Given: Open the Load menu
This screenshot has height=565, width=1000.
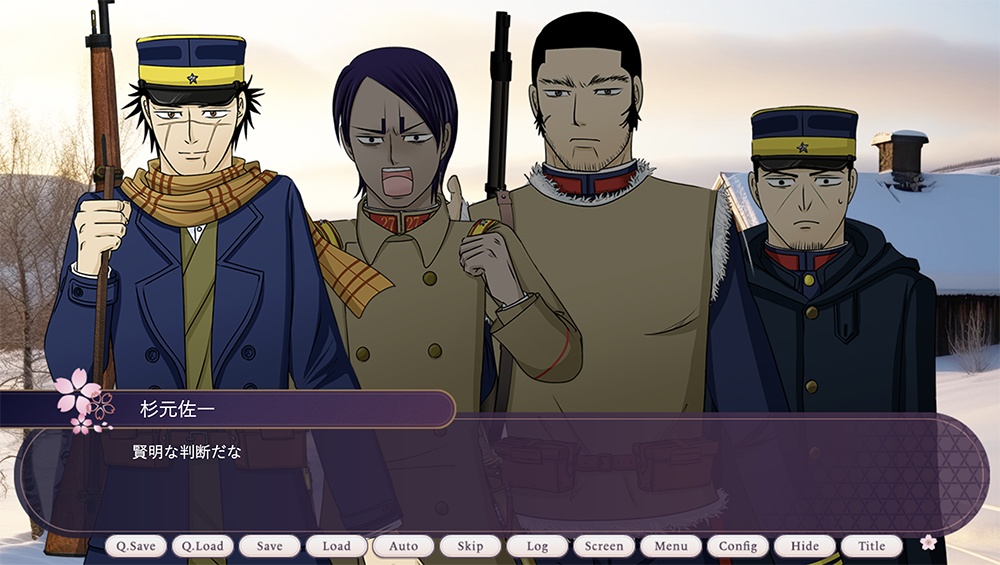Looking at the screenshot, I should tap(337, 546).
